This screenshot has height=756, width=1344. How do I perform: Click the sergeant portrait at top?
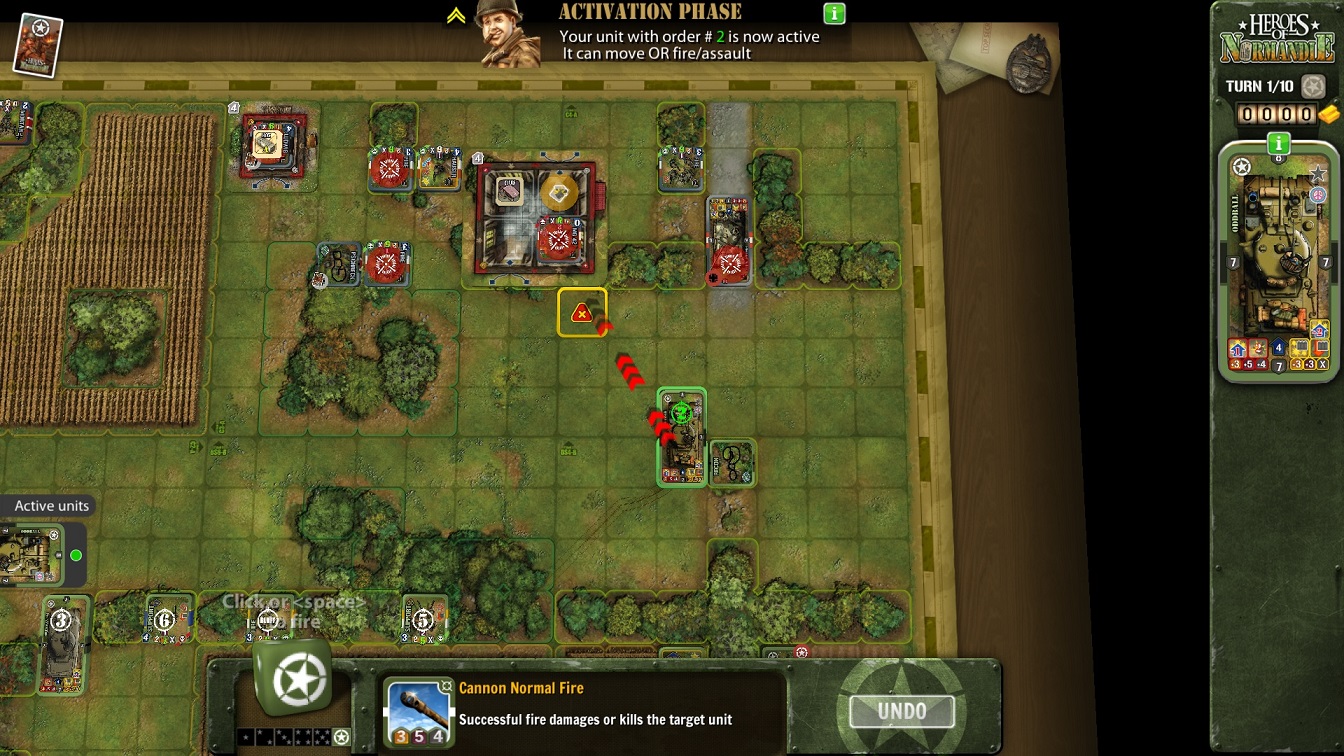pos(507,33)
